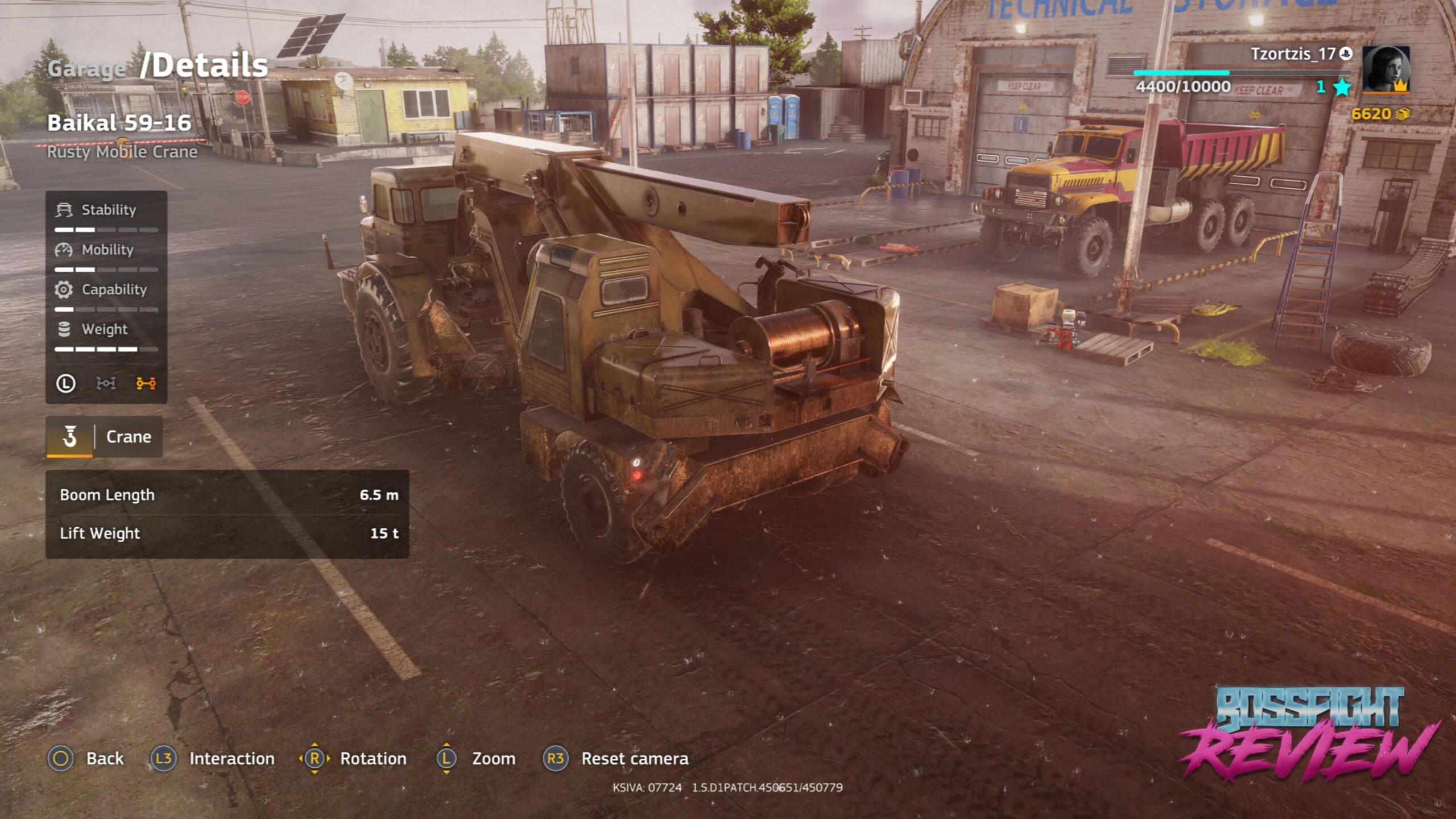Select the Crane details tab
Image resolution: width=1456 pixels, height=819 pixels.
pyautogui.click(x=105, y=437)
